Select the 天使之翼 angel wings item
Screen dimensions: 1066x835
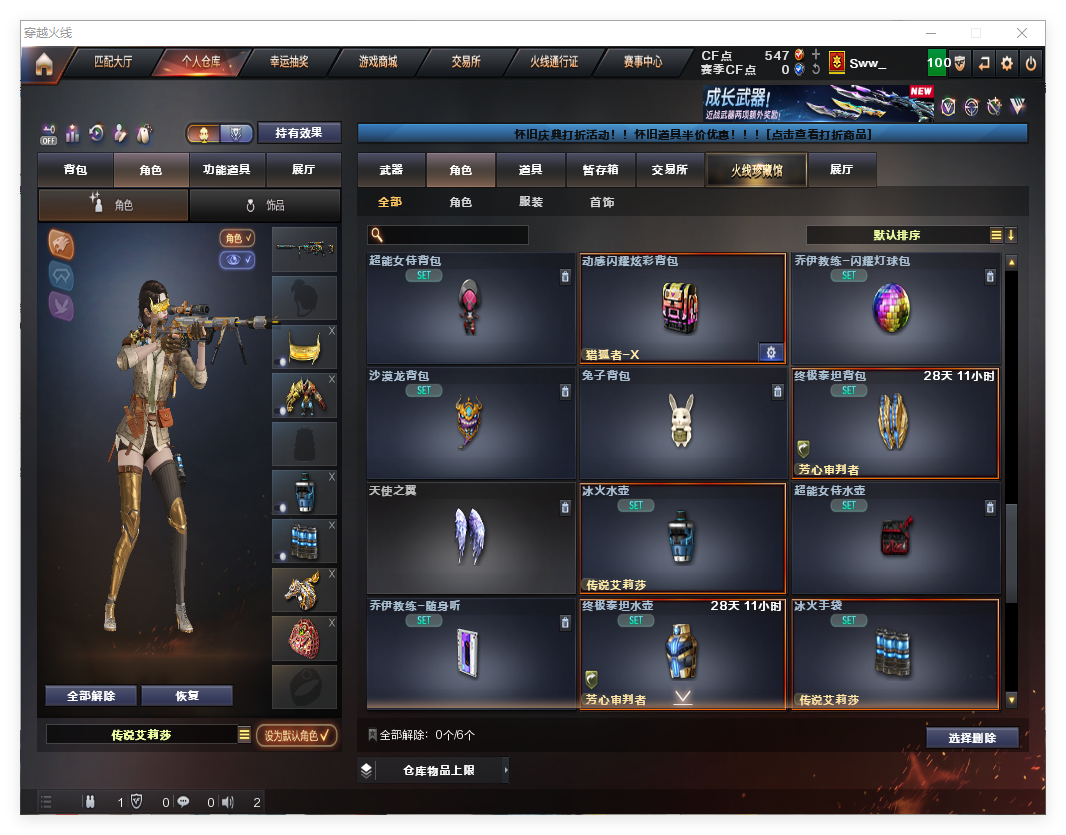tap(471, 538)
